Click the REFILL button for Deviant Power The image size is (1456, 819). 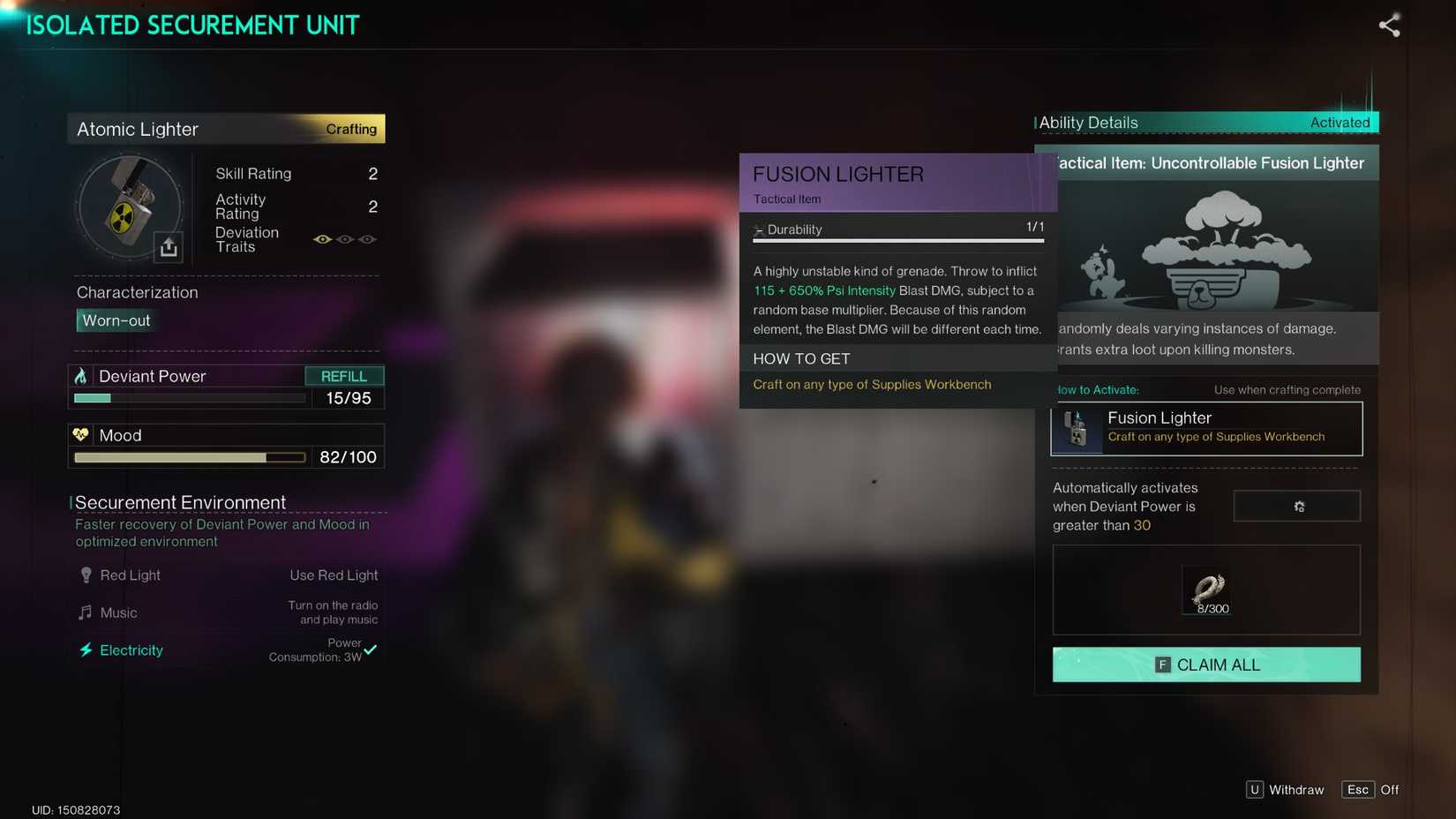345,375
